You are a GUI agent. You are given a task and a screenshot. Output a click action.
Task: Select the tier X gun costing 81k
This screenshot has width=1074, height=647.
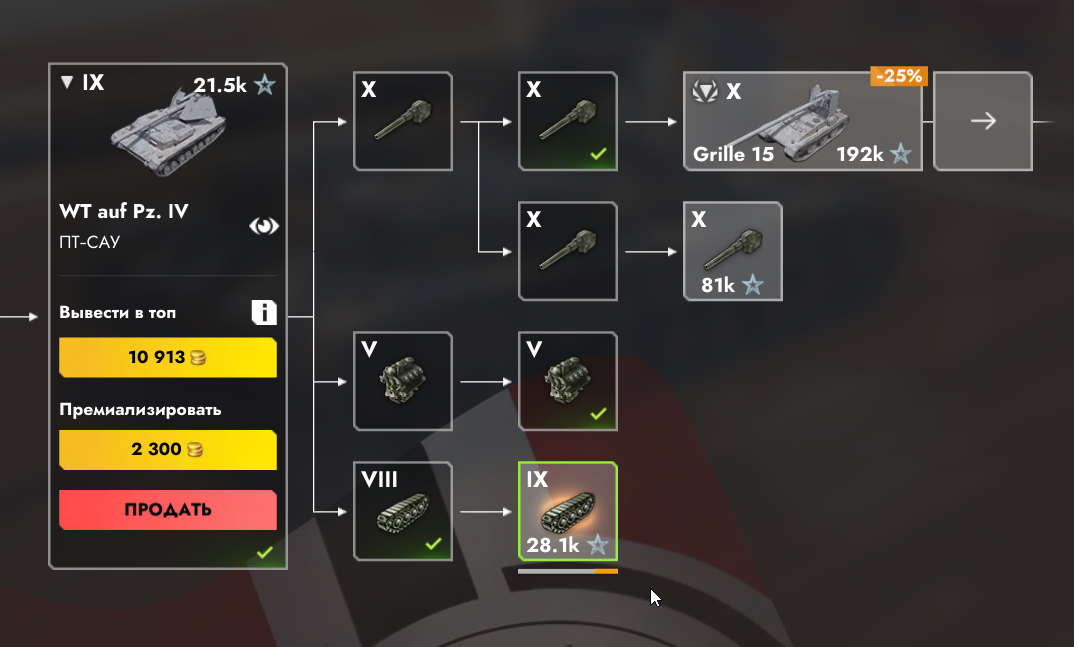(x=732, y=251)
